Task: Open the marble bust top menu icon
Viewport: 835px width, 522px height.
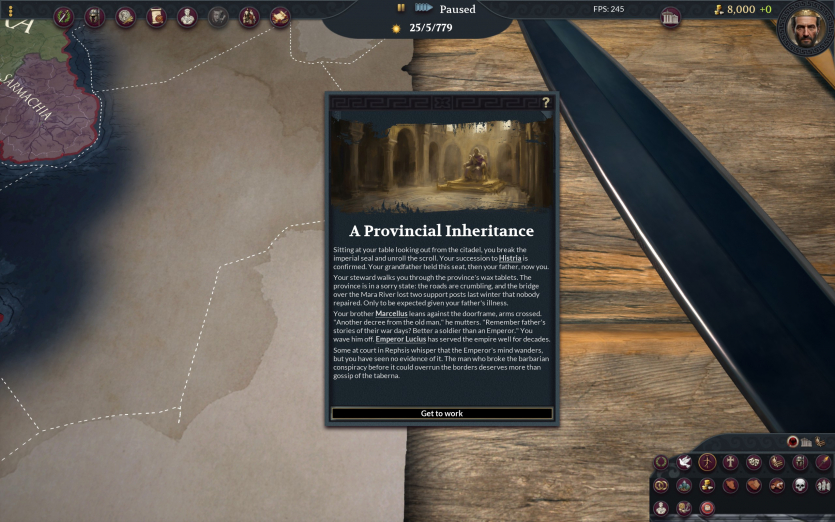Action: click(187, 17)
